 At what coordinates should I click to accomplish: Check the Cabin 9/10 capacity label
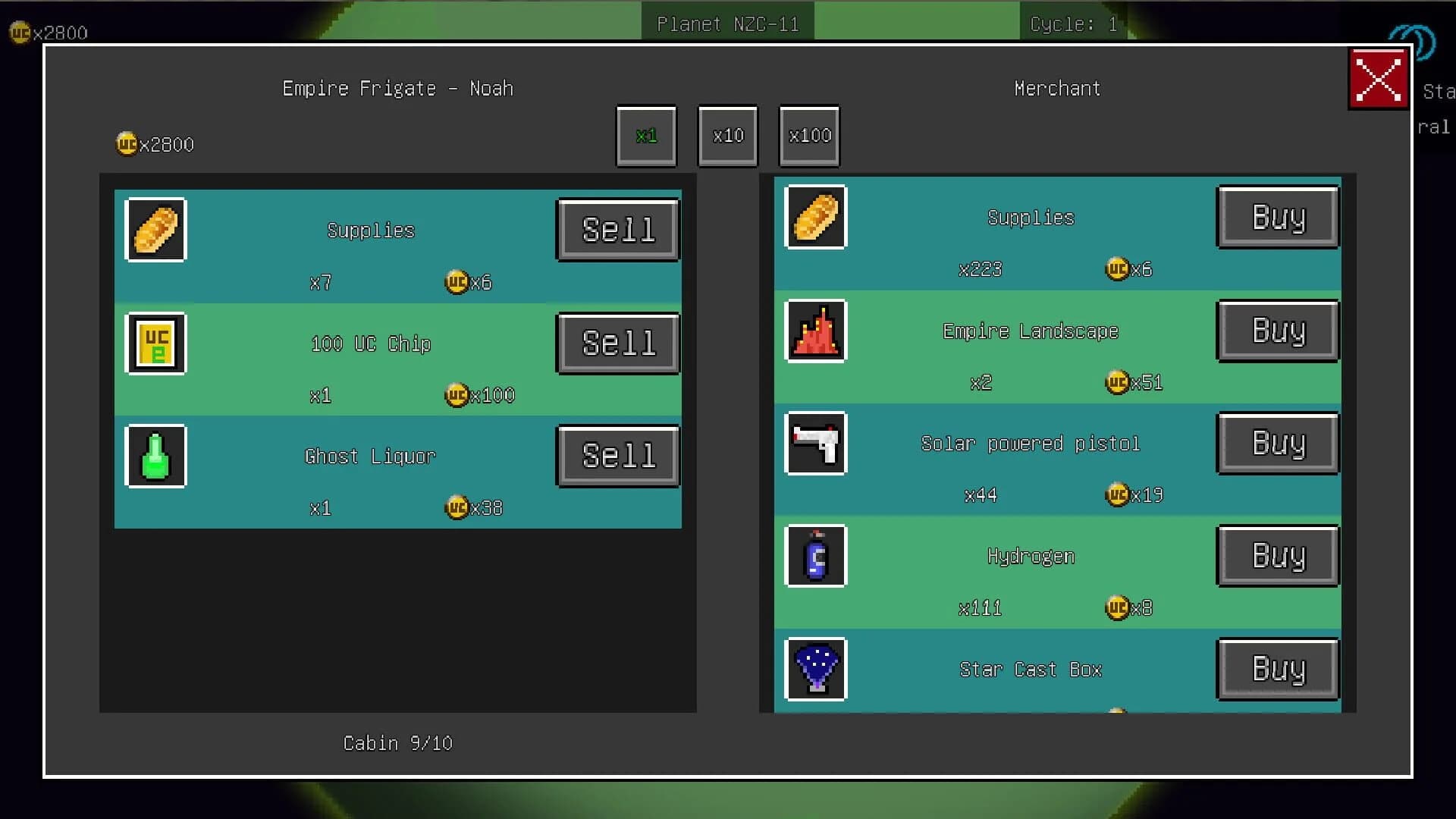tap(397, 743)
